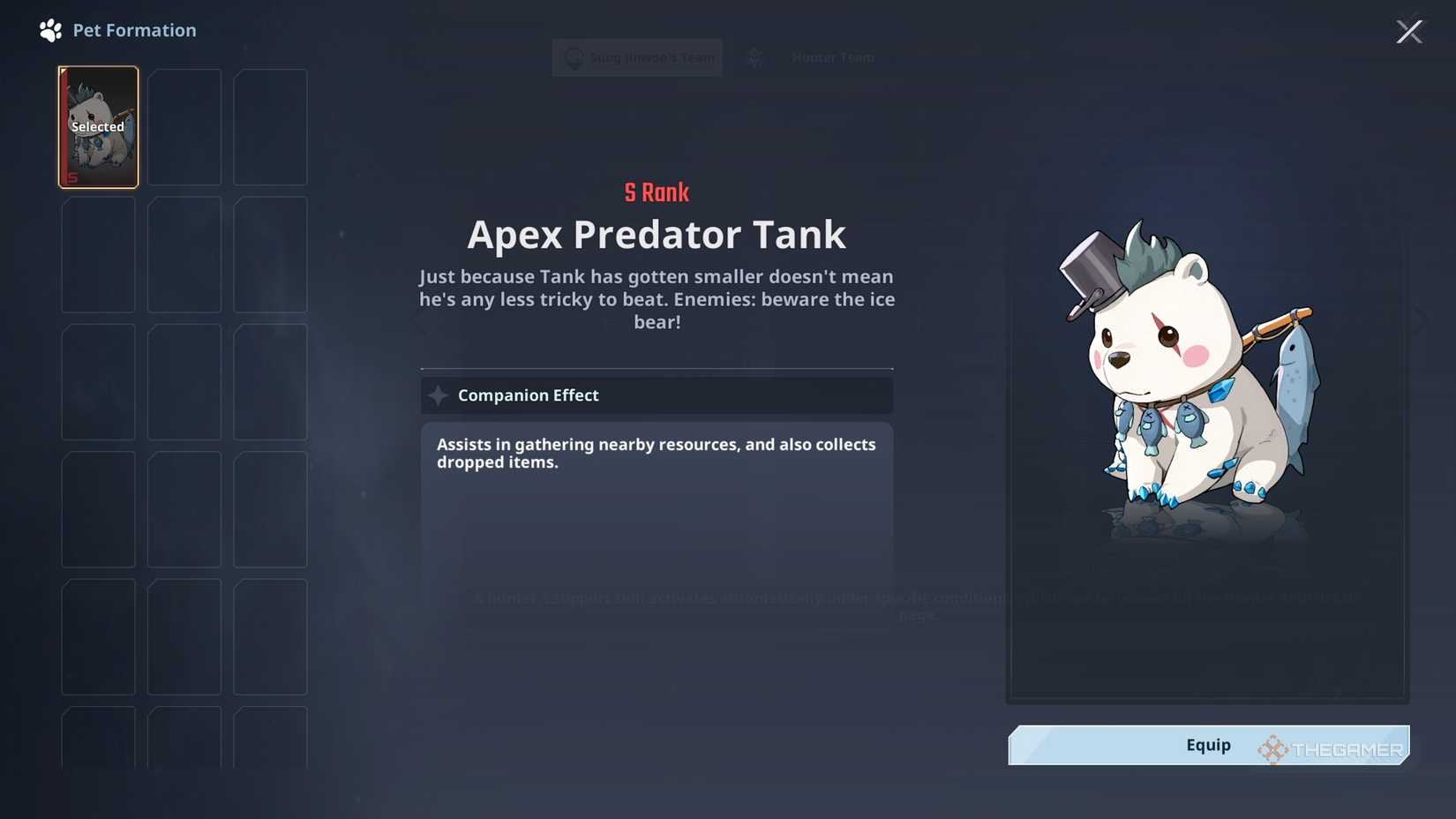Equip the Apex Predator Tank pet
The height and width of the screenshot is (819, 1456).
click(x=1207, y=745)
